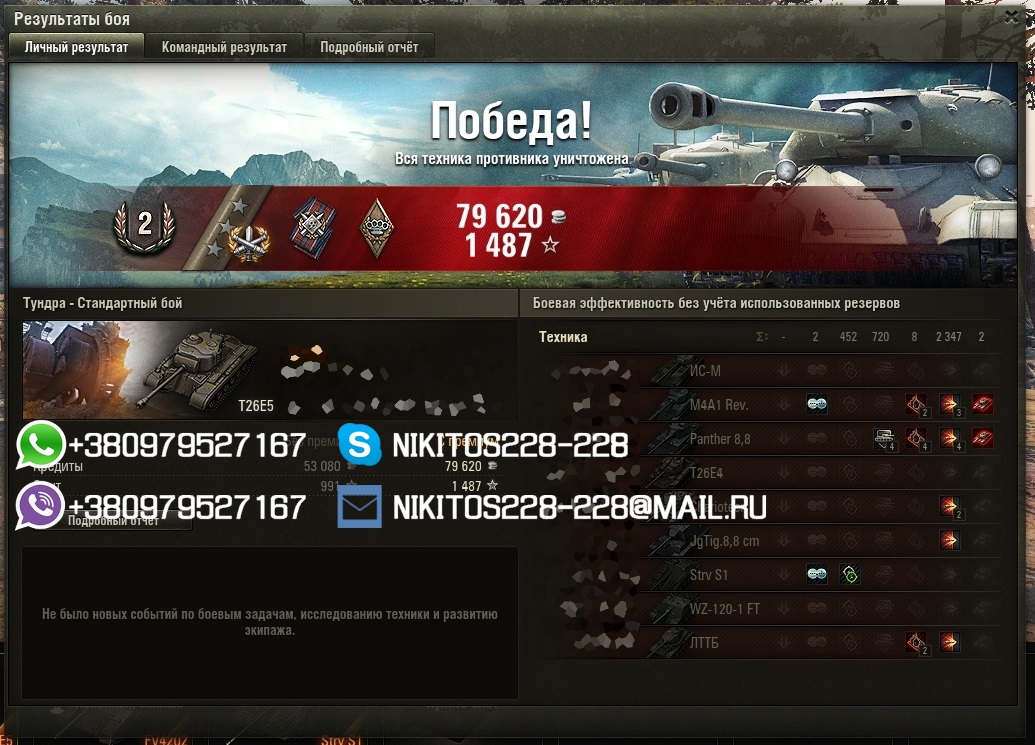Click the T26E5 tank thumbnail
This screenshot has height=745, width=1035.
[x=200, y=366]
